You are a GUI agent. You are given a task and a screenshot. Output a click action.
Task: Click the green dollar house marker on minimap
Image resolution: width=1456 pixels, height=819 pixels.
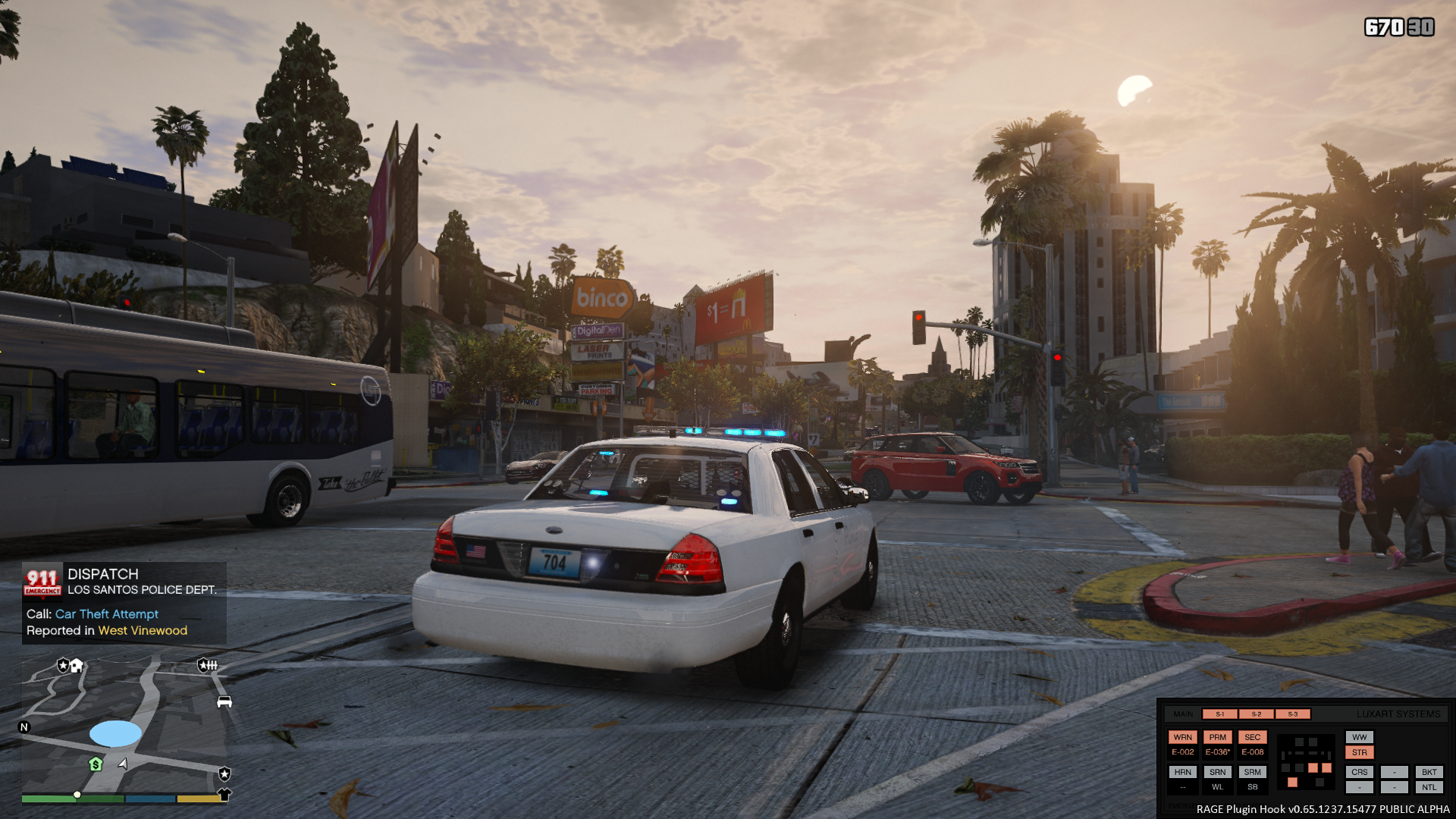(x=96, y=764)
